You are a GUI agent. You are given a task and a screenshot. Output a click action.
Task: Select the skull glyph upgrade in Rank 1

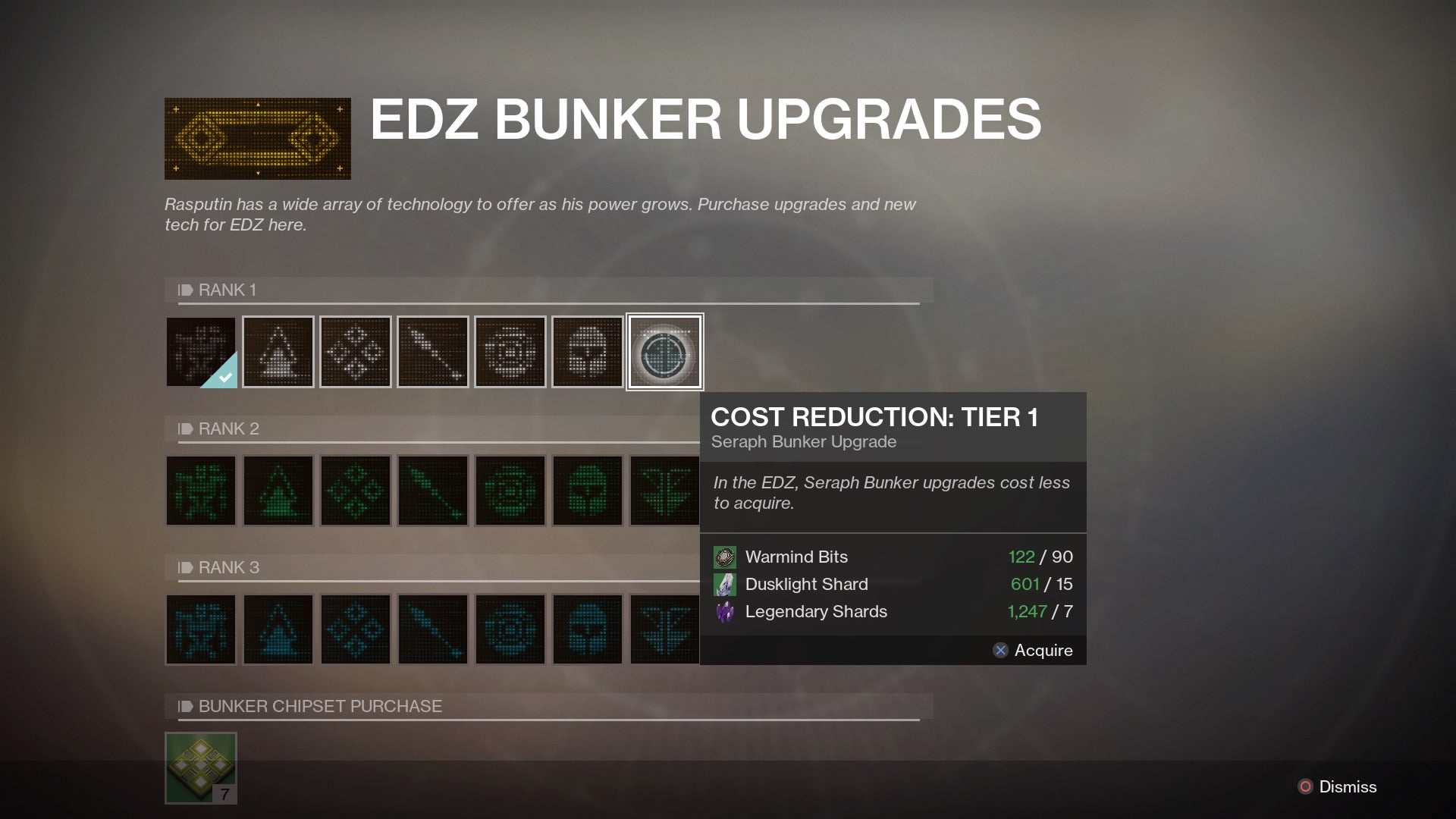click(x=587, y=351)
